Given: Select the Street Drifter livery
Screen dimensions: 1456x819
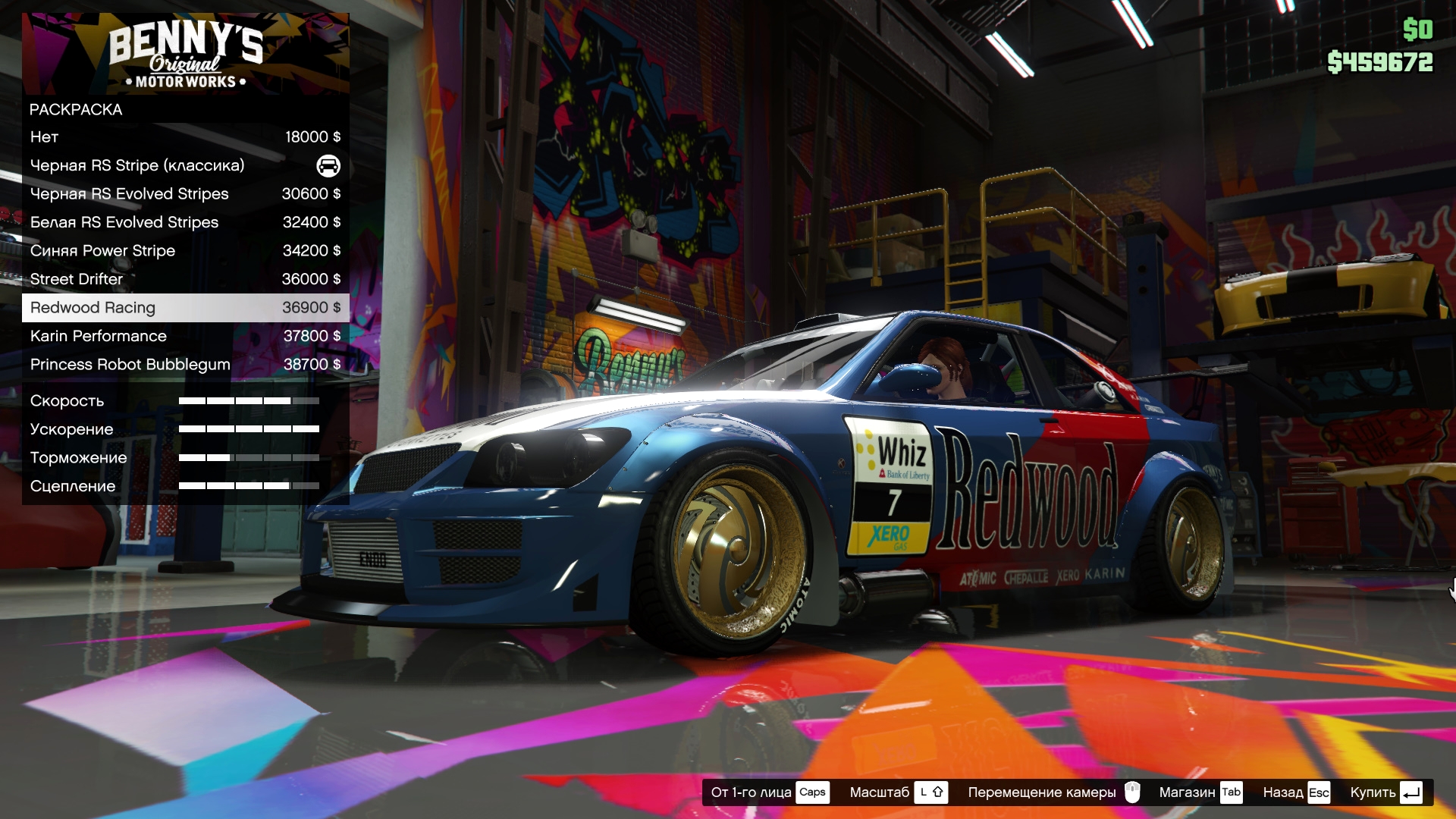Looking at the screenshot, I should [185, 279].
